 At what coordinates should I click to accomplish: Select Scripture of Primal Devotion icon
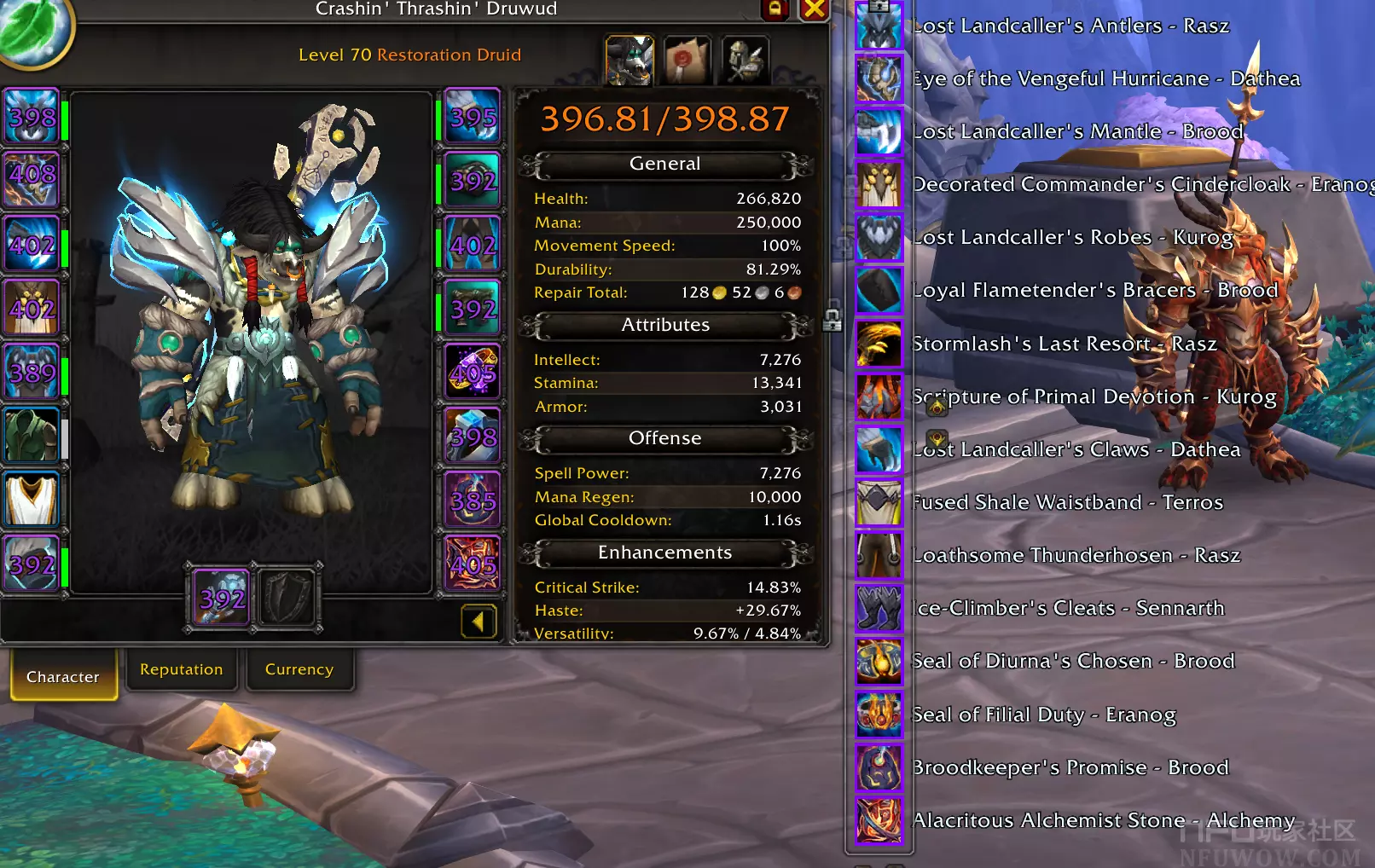tap(879, 396)
